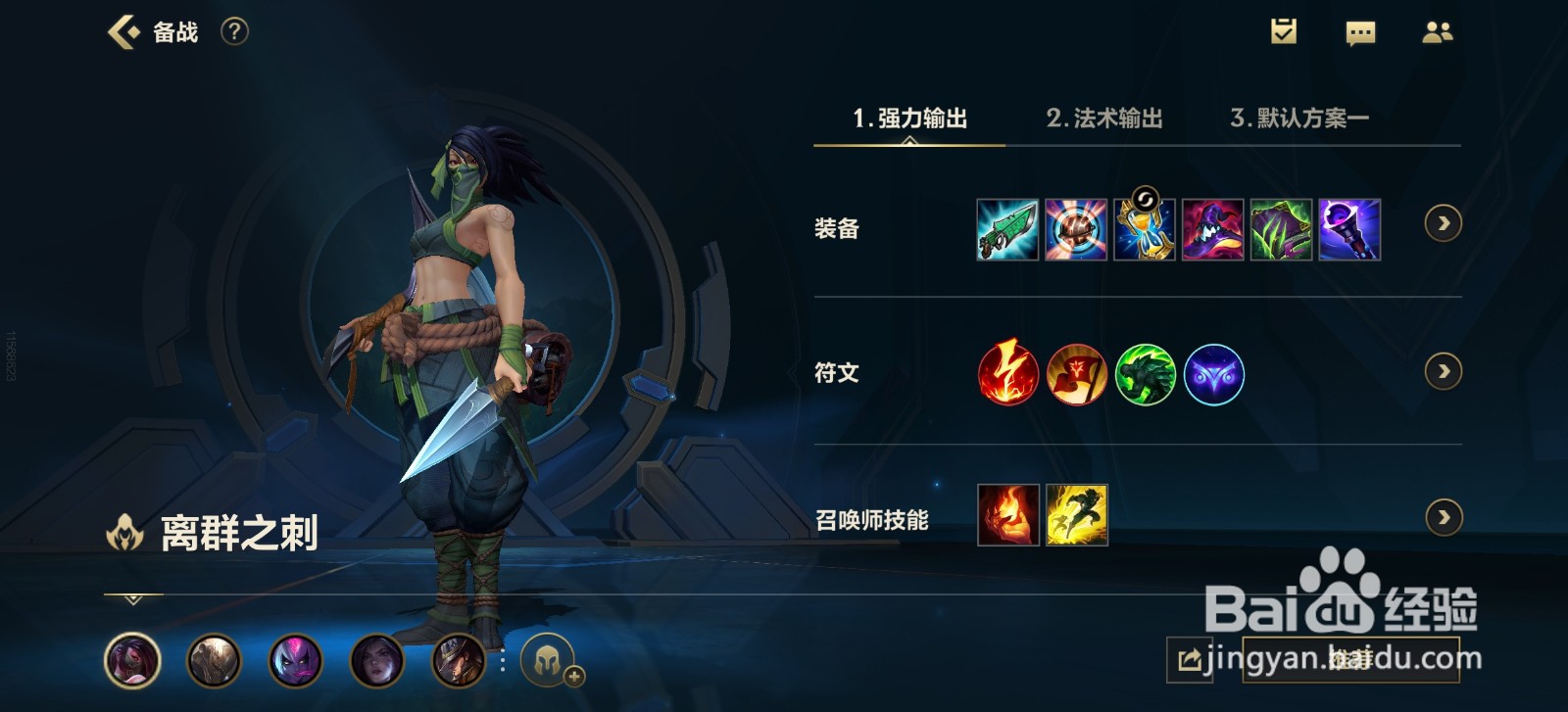Expand the 召唤师技能 row chevron
1568x712 pixels.
pyautogui.click(x=1441, y=516)
